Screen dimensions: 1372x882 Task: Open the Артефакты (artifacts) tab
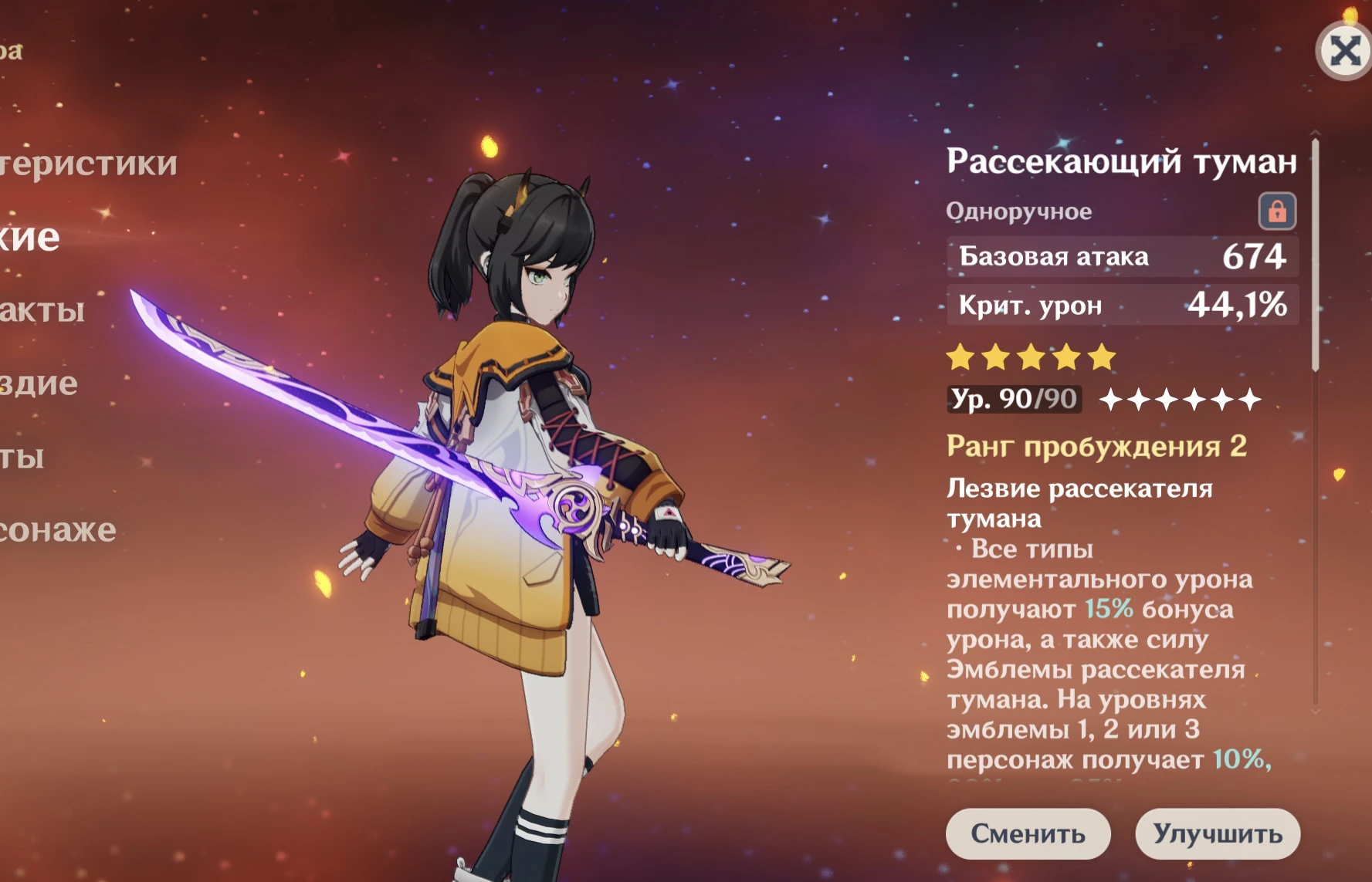[x=42, y=310]
